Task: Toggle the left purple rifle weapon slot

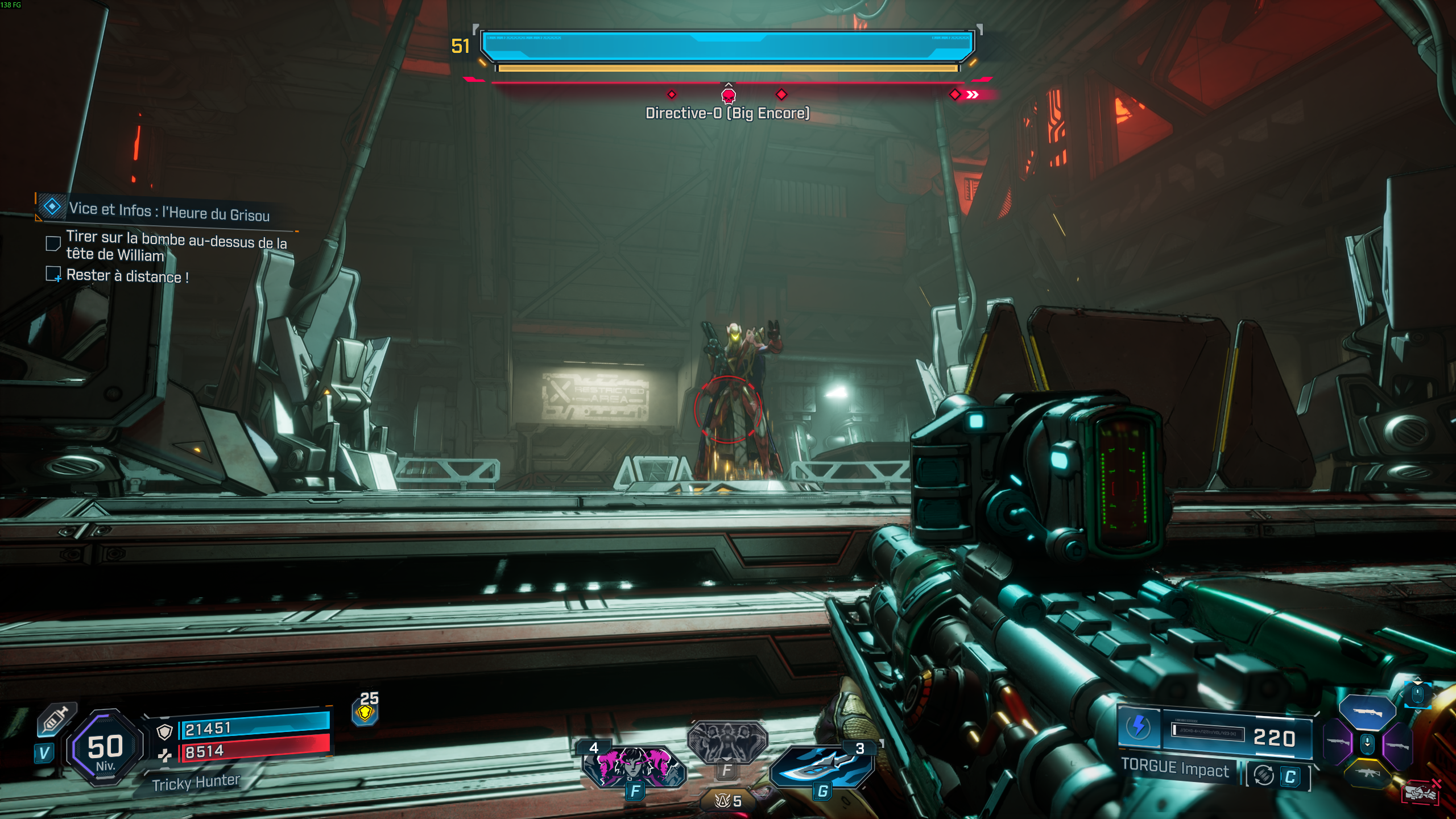Action: click(1338, 742)
